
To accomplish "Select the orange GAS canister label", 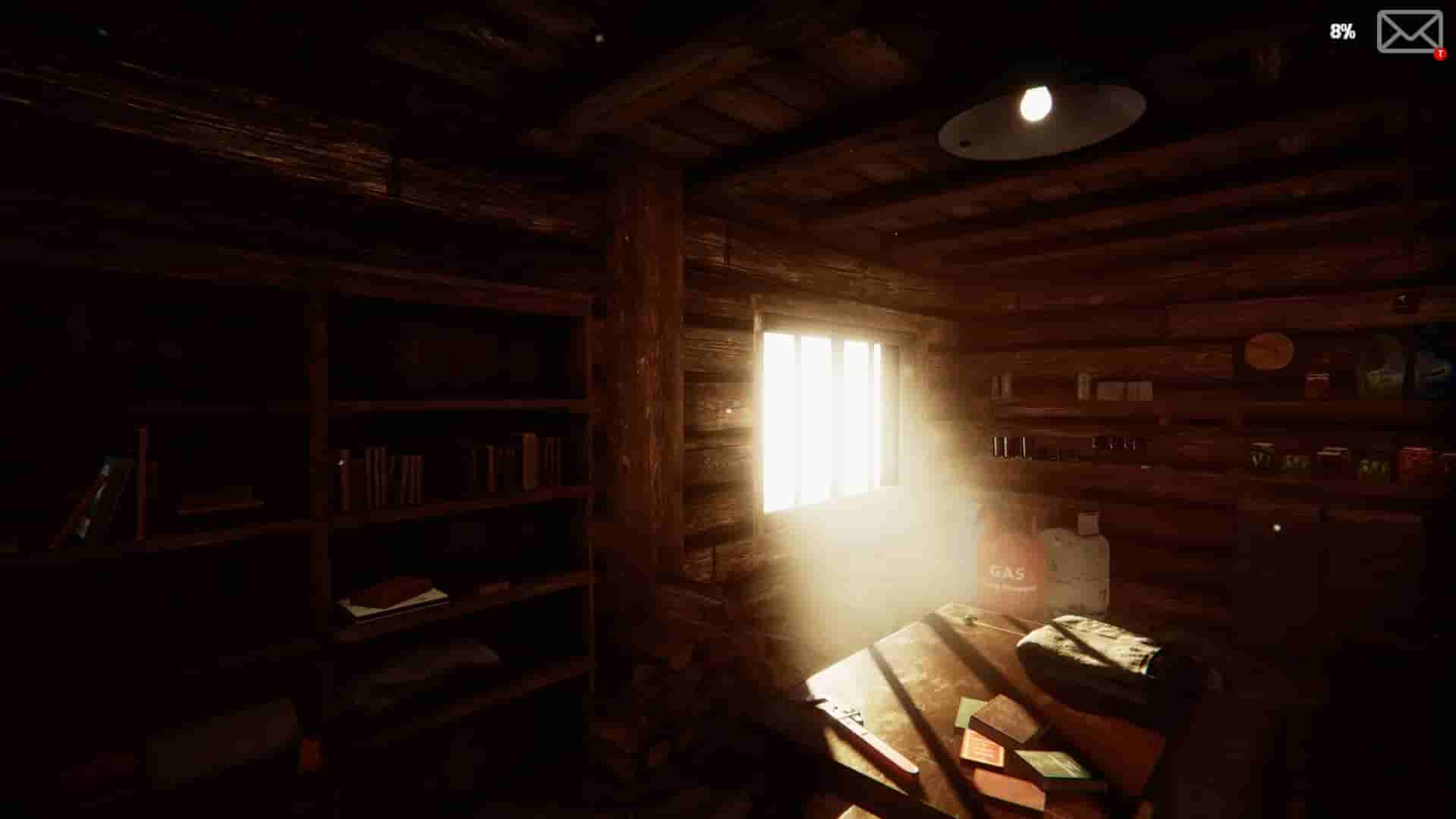I will click(x=1008, y=569).
